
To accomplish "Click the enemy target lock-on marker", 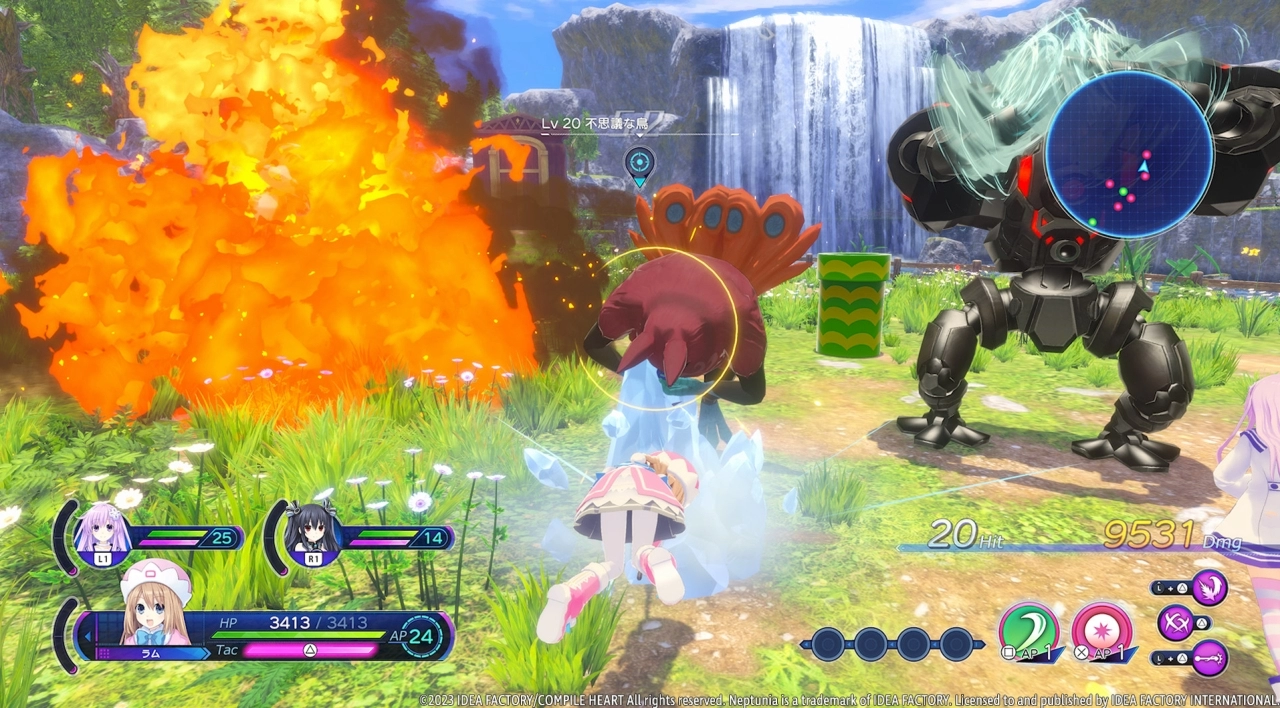I will (x=640, y=162).
